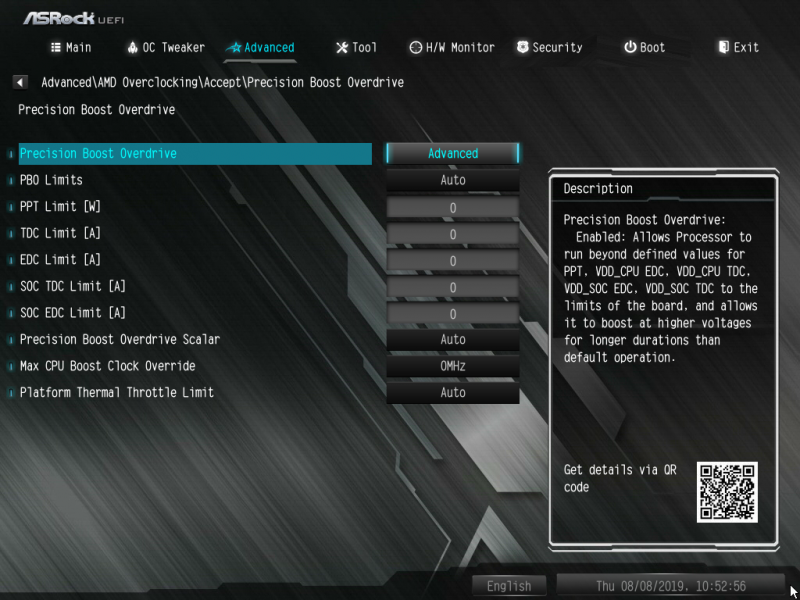Screen dimensions: 800x600
Task: Edit the SOC TDC Limit [A] value
Action: pos(453,287)
